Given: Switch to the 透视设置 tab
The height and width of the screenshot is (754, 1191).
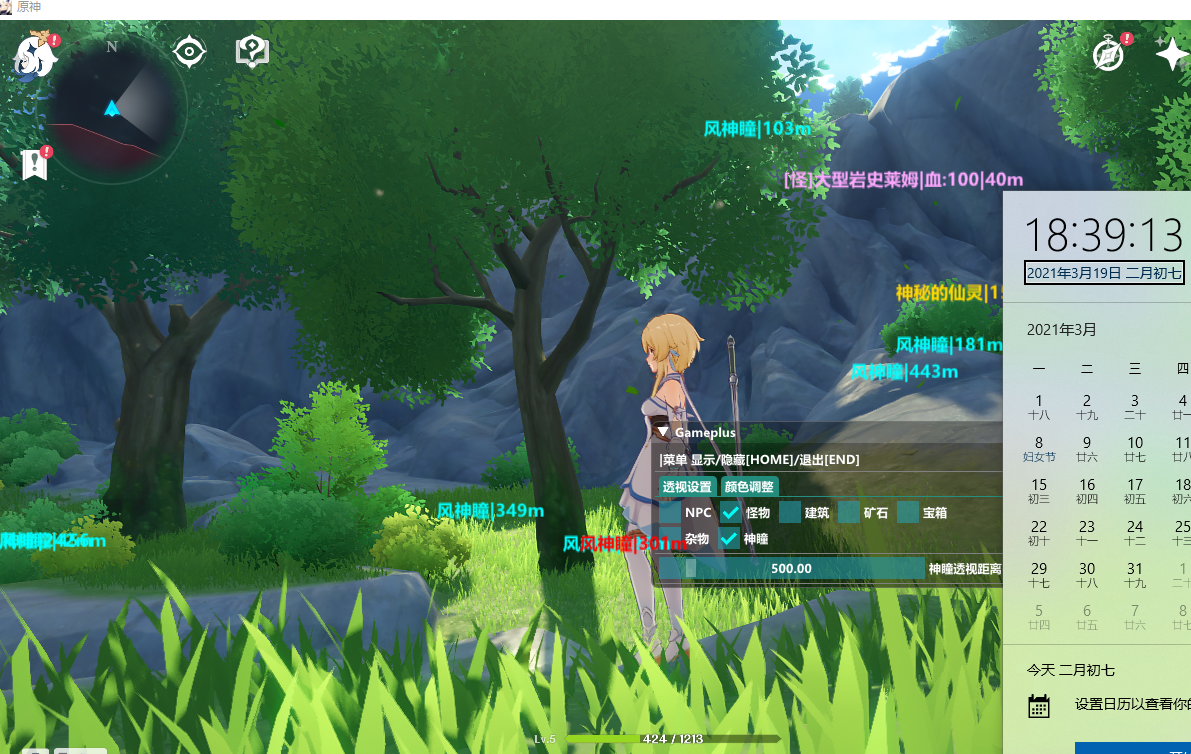Looking at the screenshot, I should [x=687, y=487].
